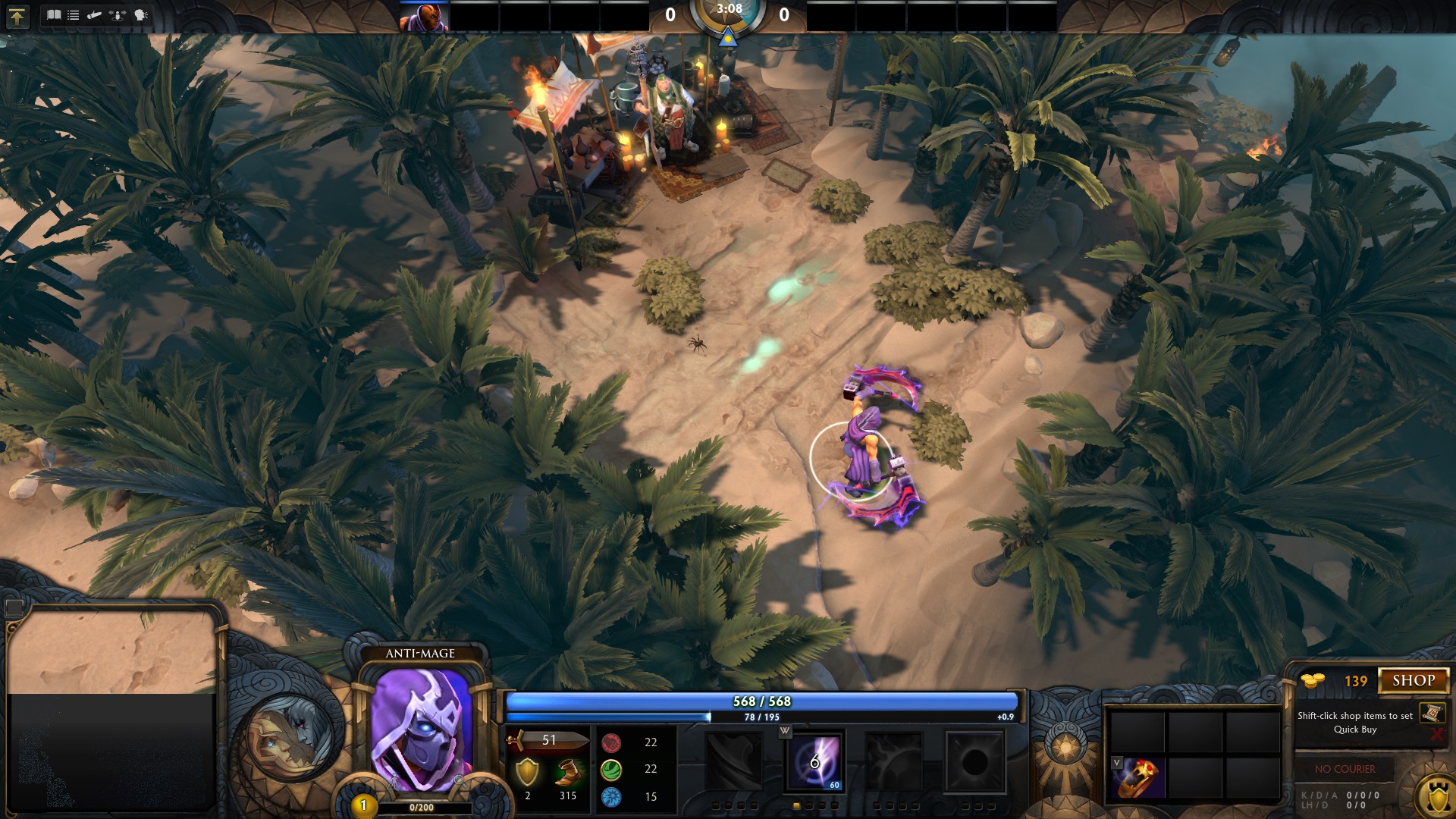Click the No Courier button
The image size is (1456, 819).
[x=1345, y=769]
